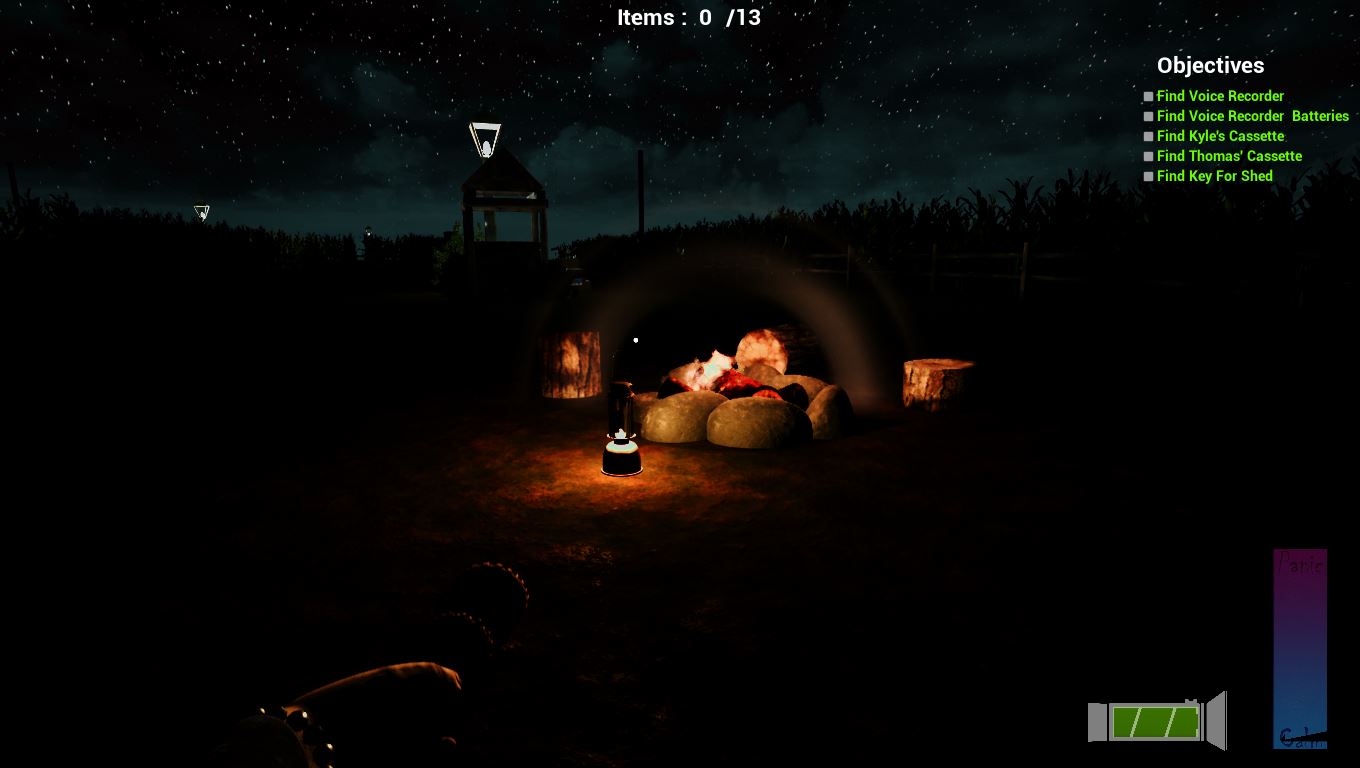The width and height of the screenshot is (1360, 768).
Task: Click the white crosshair dot
Action: click(x=637, y=339)
